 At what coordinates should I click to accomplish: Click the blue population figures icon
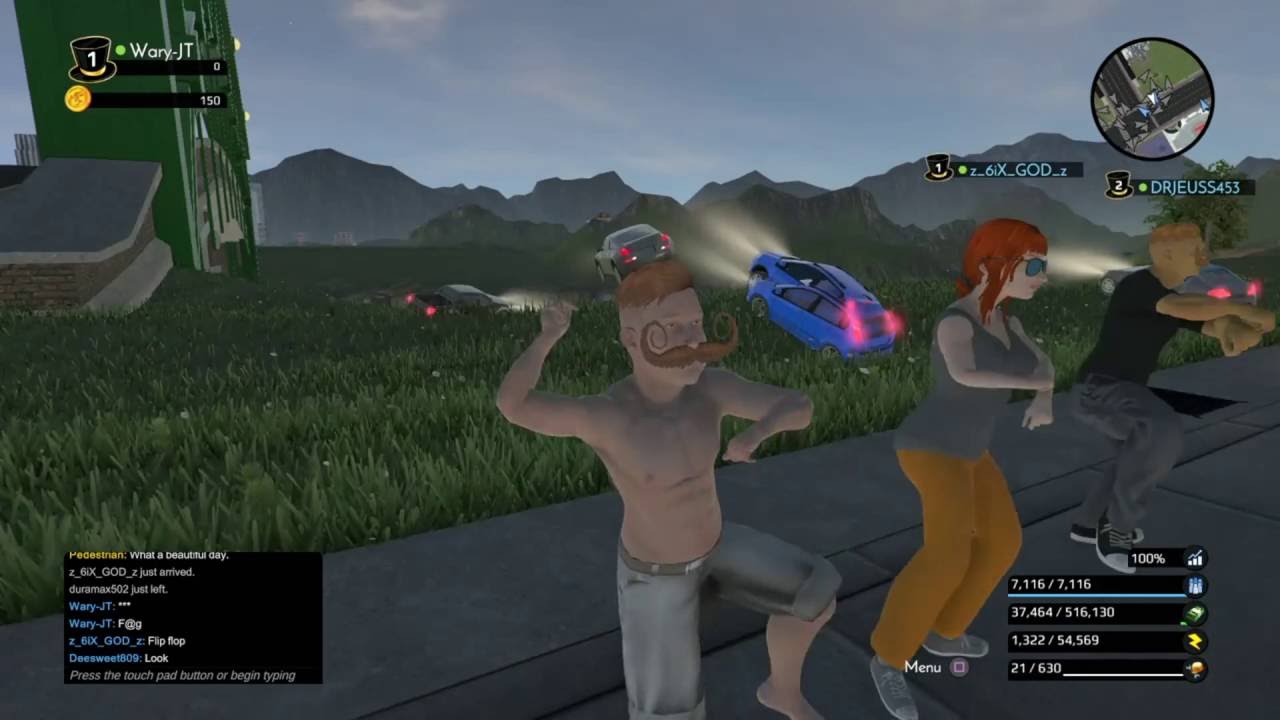[x=1194, y=585]
